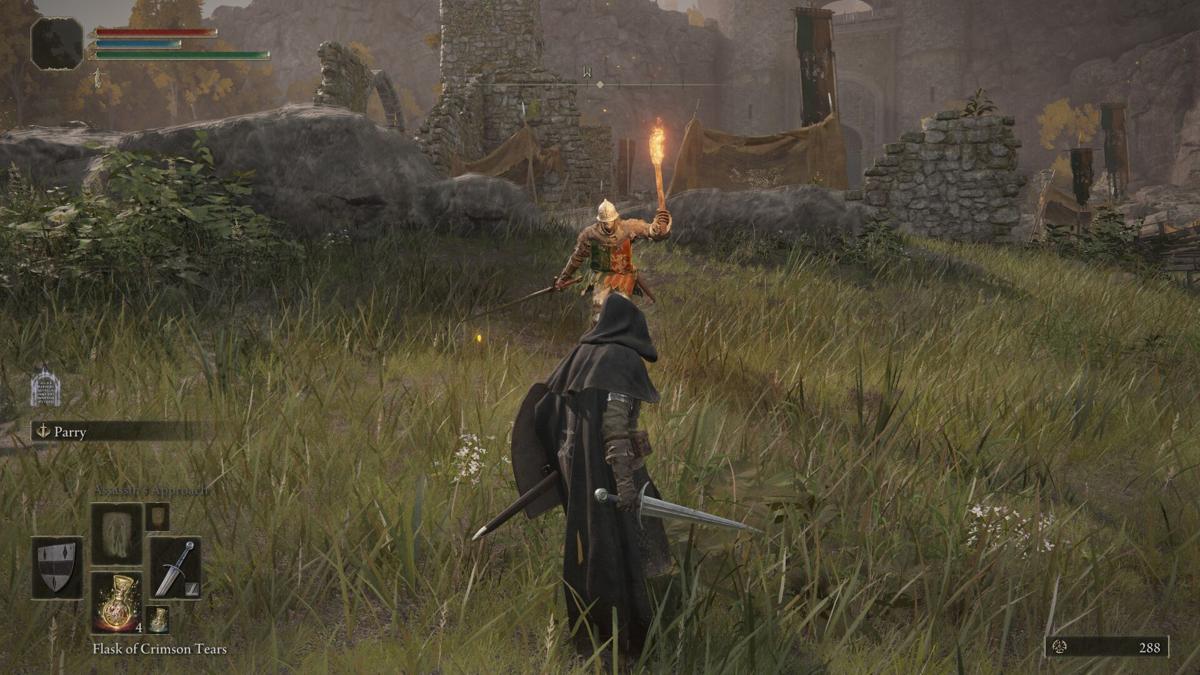Image resolution: width=1200 pixels, height=675 pixels.
Task: Select the heater shield equipment slot
Action: click(x=57, y=567)
